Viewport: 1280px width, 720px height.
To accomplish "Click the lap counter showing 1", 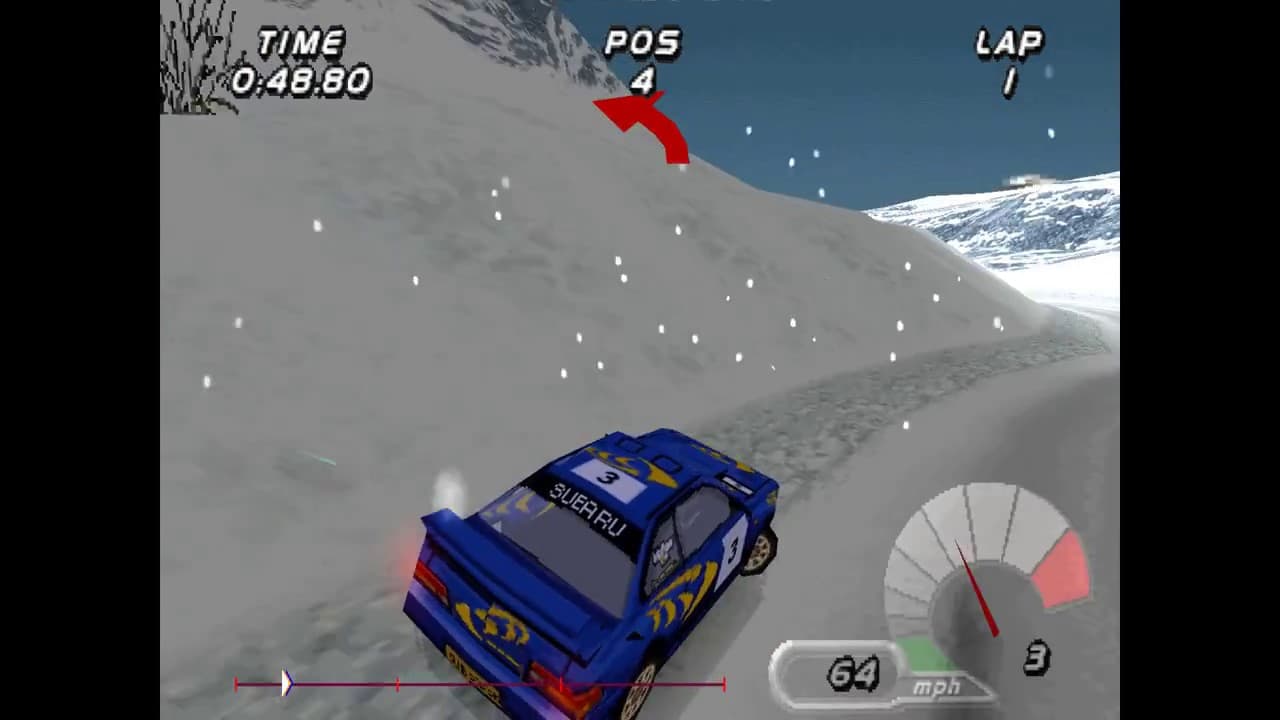I will (1009, 80).
